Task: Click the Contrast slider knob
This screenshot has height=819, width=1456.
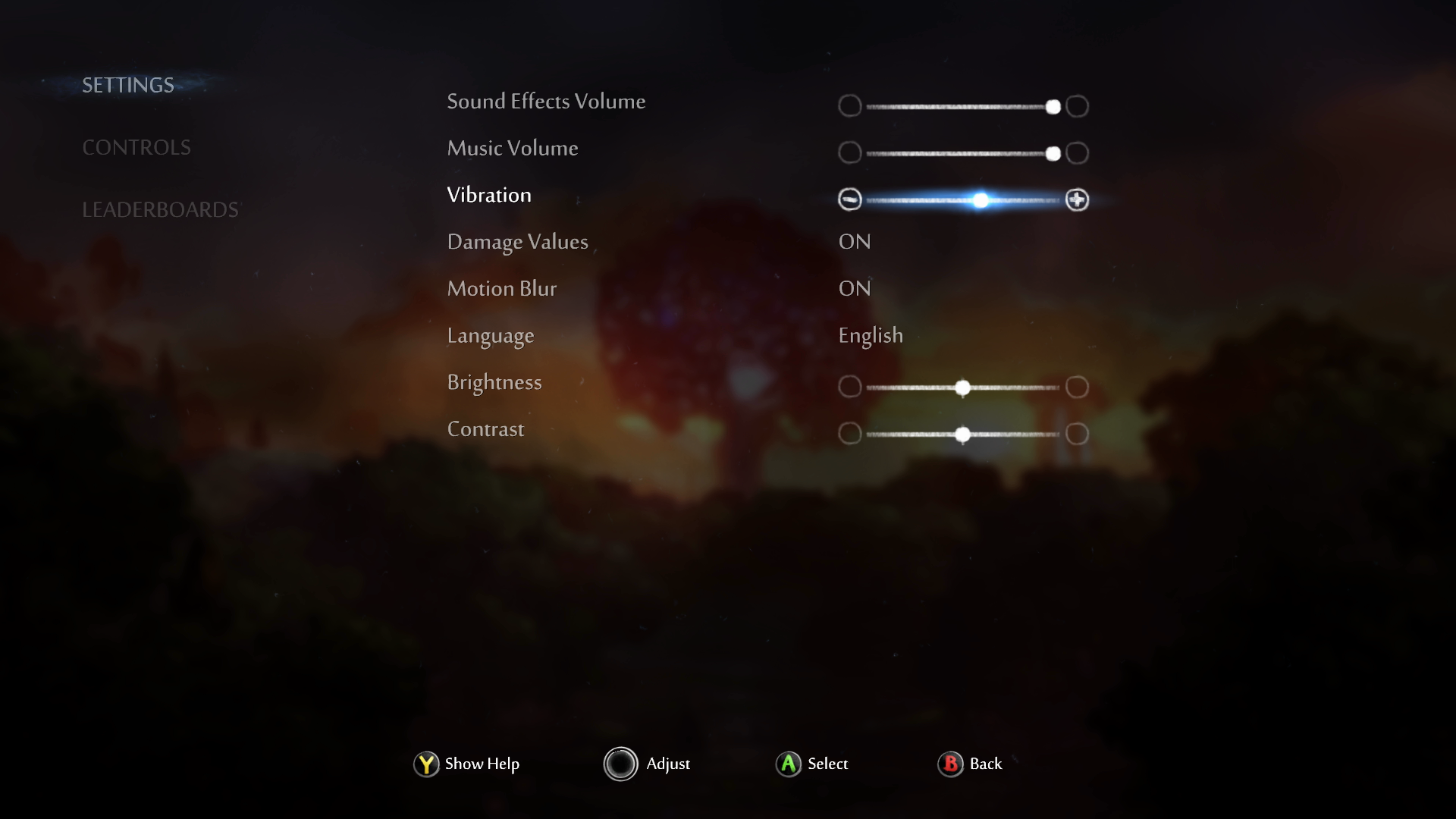Action: [963, 434]
